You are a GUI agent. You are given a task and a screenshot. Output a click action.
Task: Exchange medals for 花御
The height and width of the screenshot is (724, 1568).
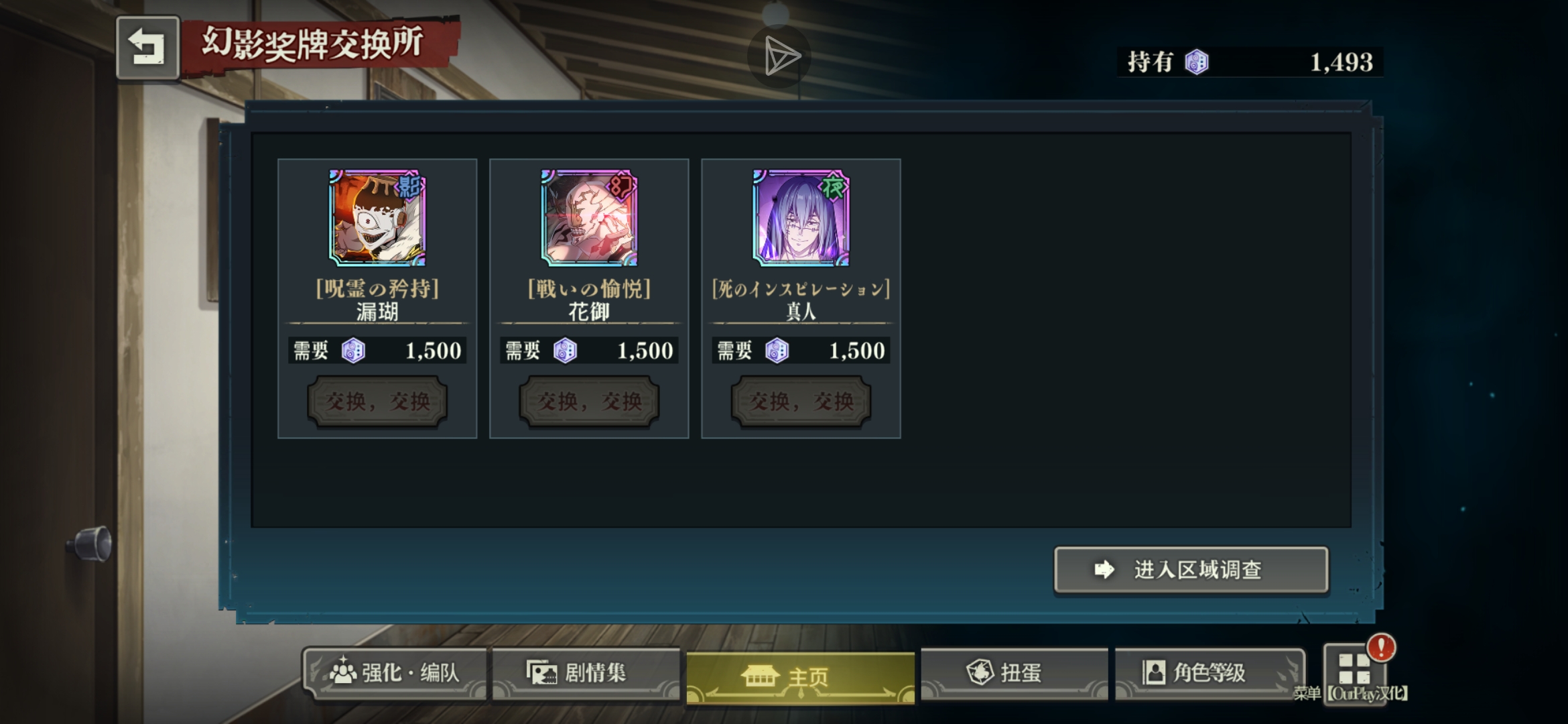click(x=589, y=402)
